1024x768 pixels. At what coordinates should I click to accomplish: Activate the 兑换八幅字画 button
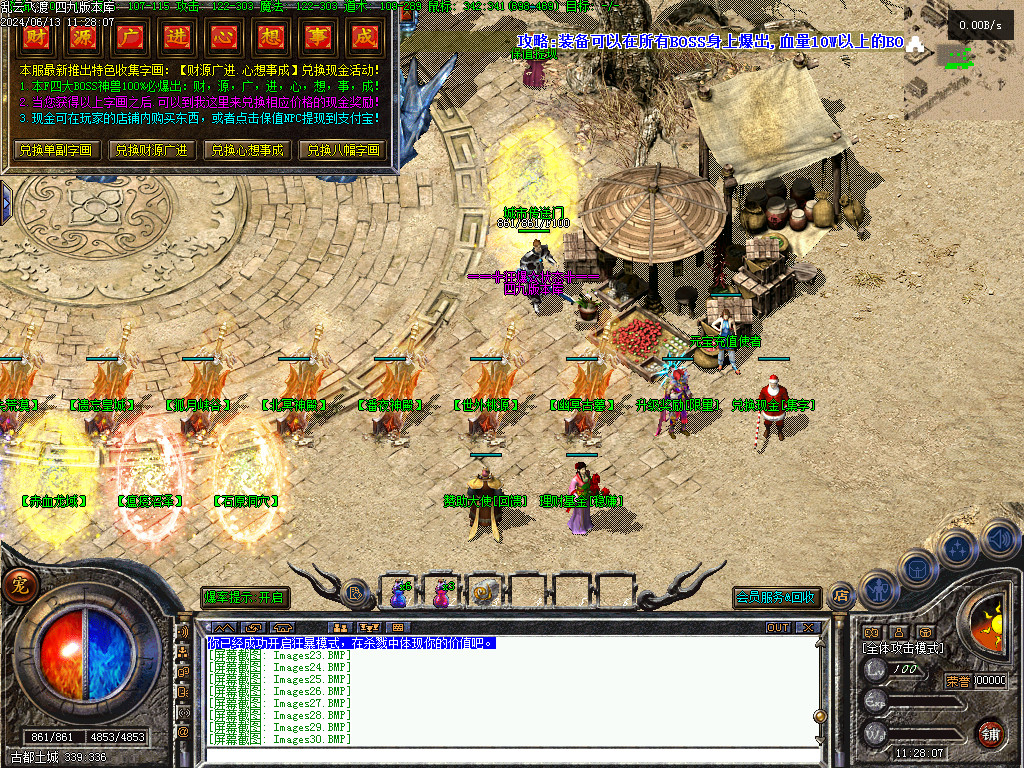point(342,150)
